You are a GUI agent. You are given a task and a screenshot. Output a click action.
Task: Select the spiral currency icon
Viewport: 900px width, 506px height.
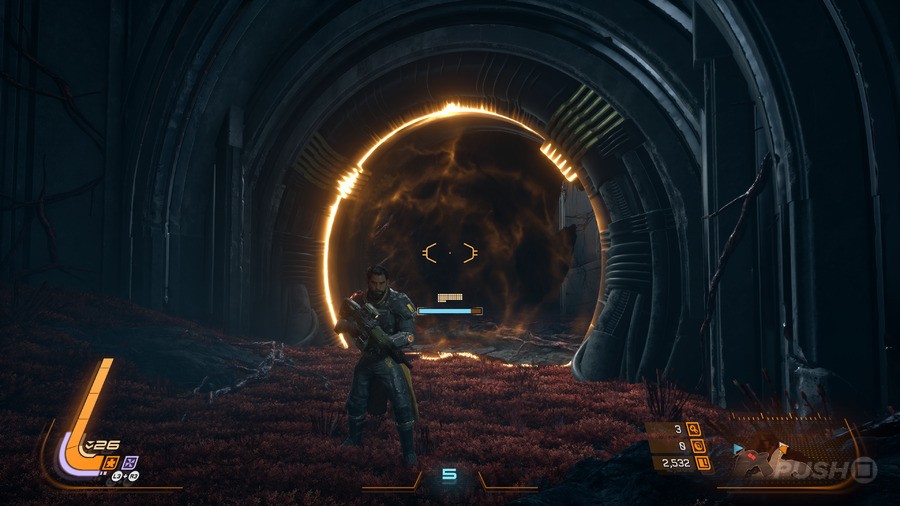click(x=696, y=446)
